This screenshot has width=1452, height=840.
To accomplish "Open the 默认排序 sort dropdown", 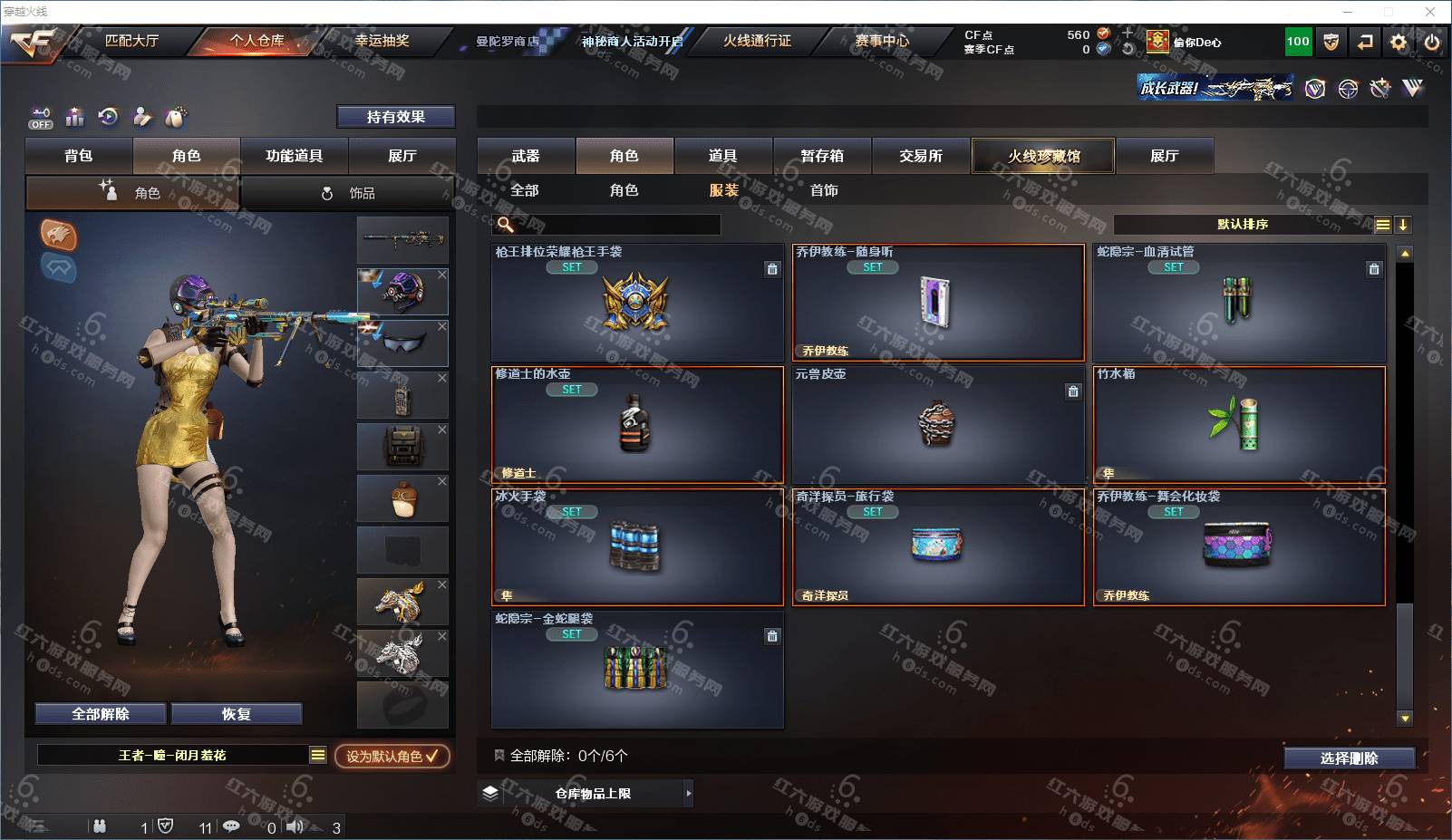I will 1244,225.
